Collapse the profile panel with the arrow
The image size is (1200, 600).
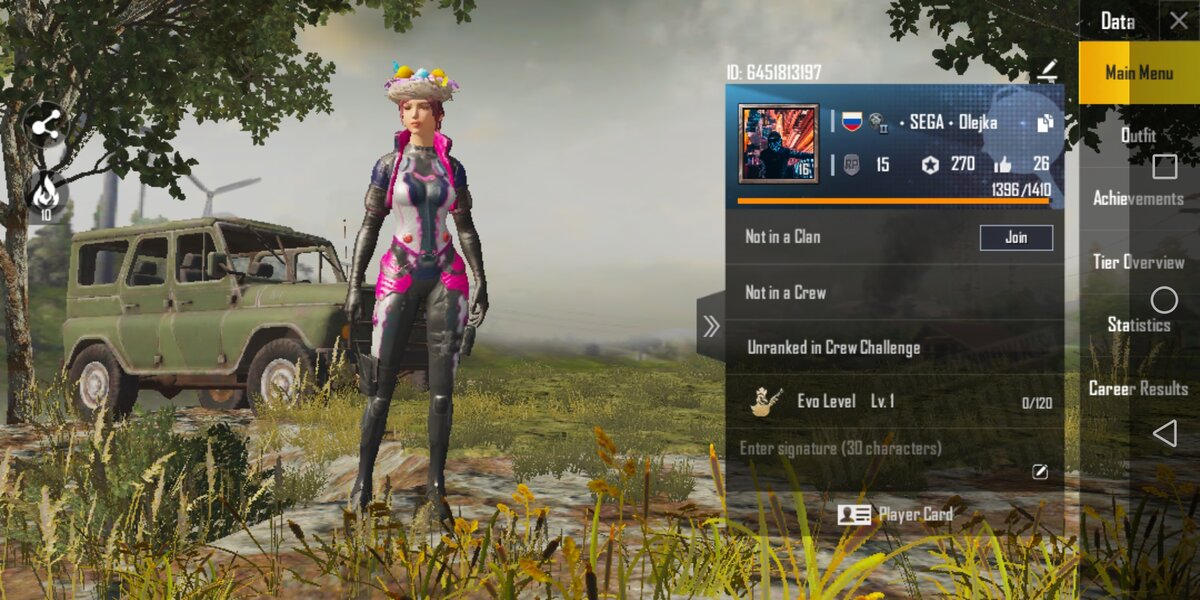(x=711, y=326)
